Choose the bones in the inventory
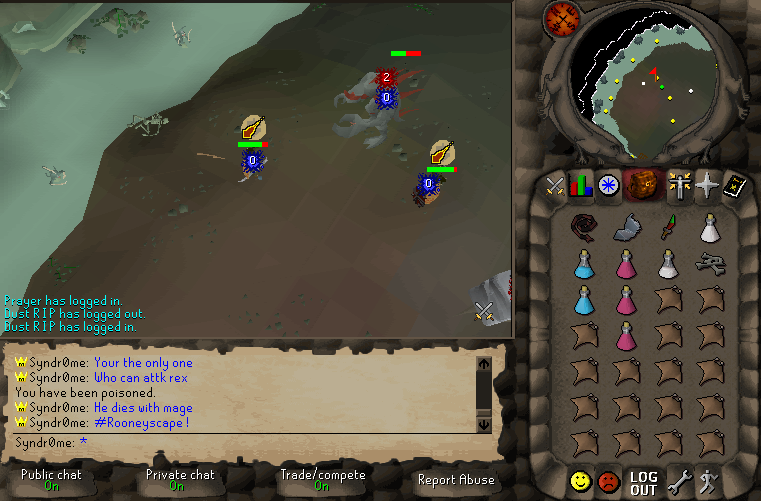 711,264
